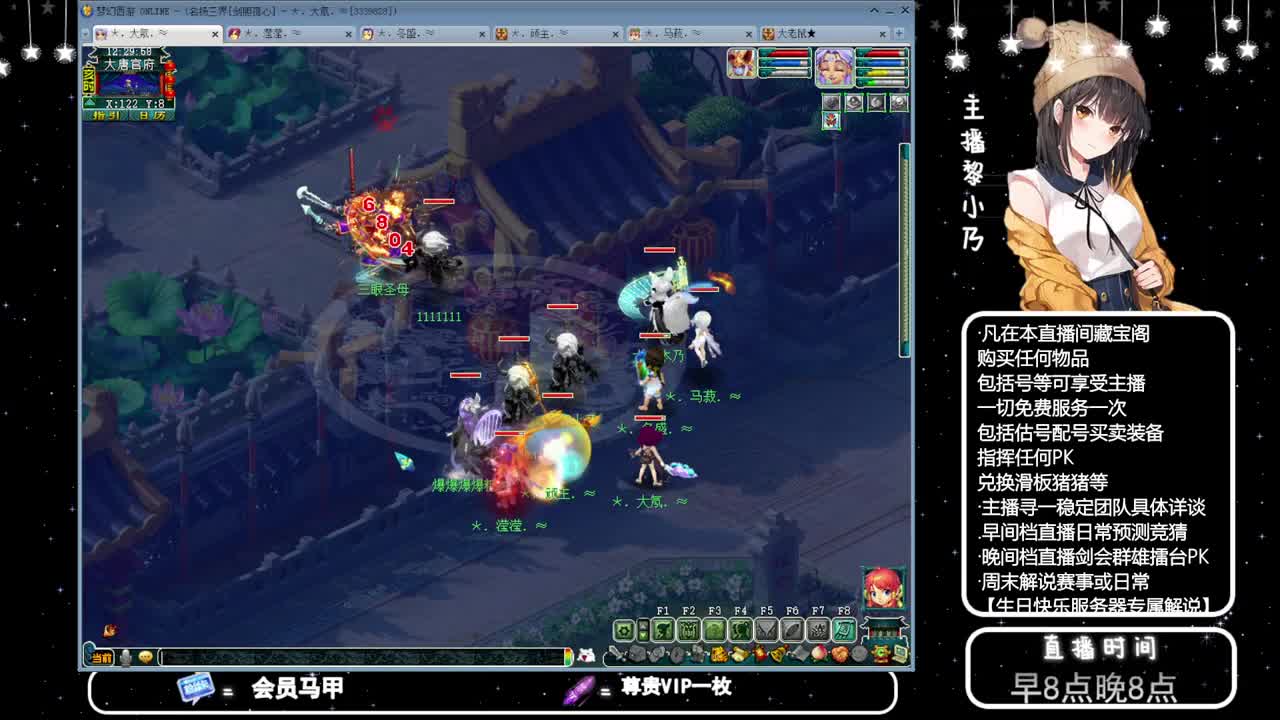The image size is (1280, 720).
Task: Toggle the flower buff icon below the buff row
Action: coord(831,121)
